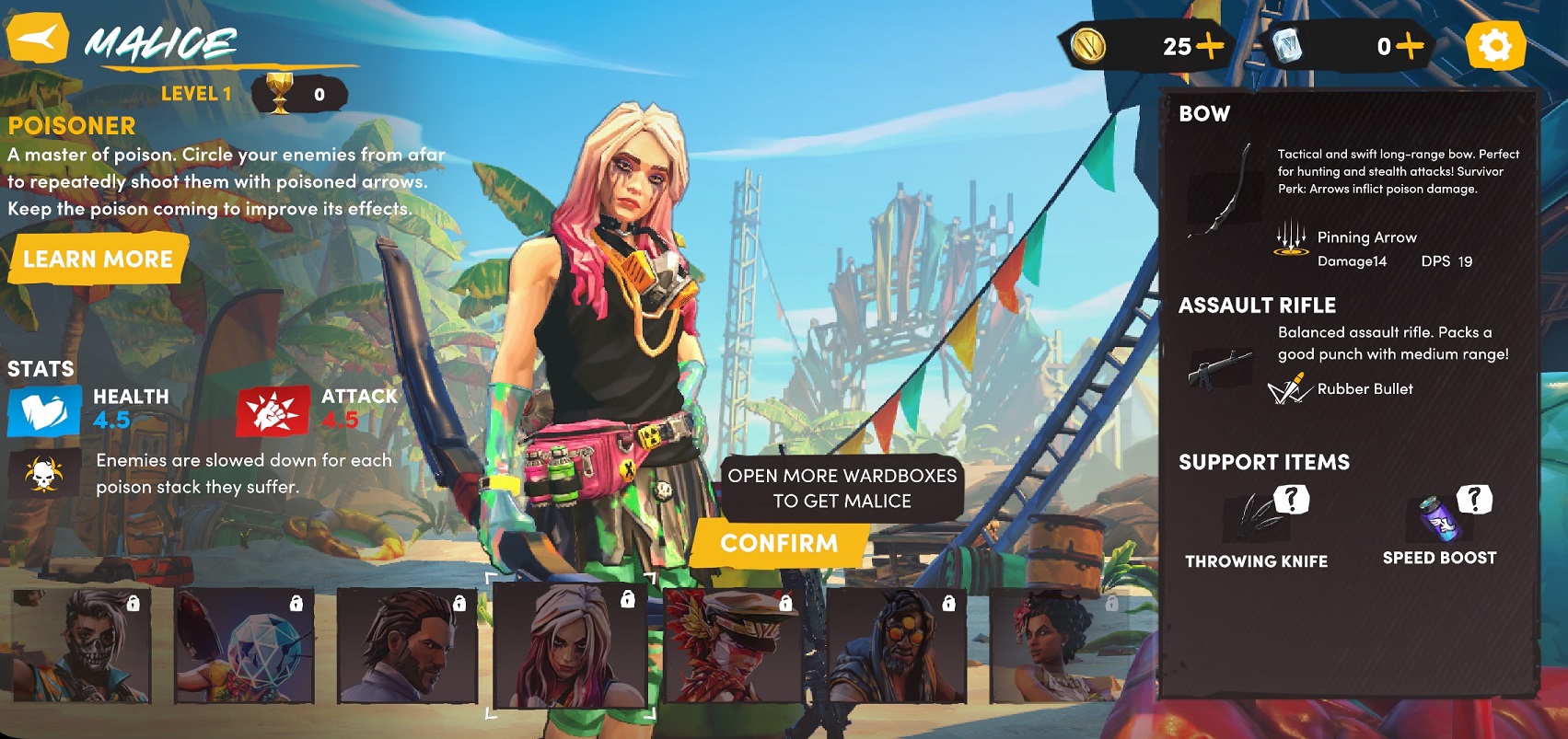
Task: Show the Pinning Arrow ability
Action: coord(1291,237)
